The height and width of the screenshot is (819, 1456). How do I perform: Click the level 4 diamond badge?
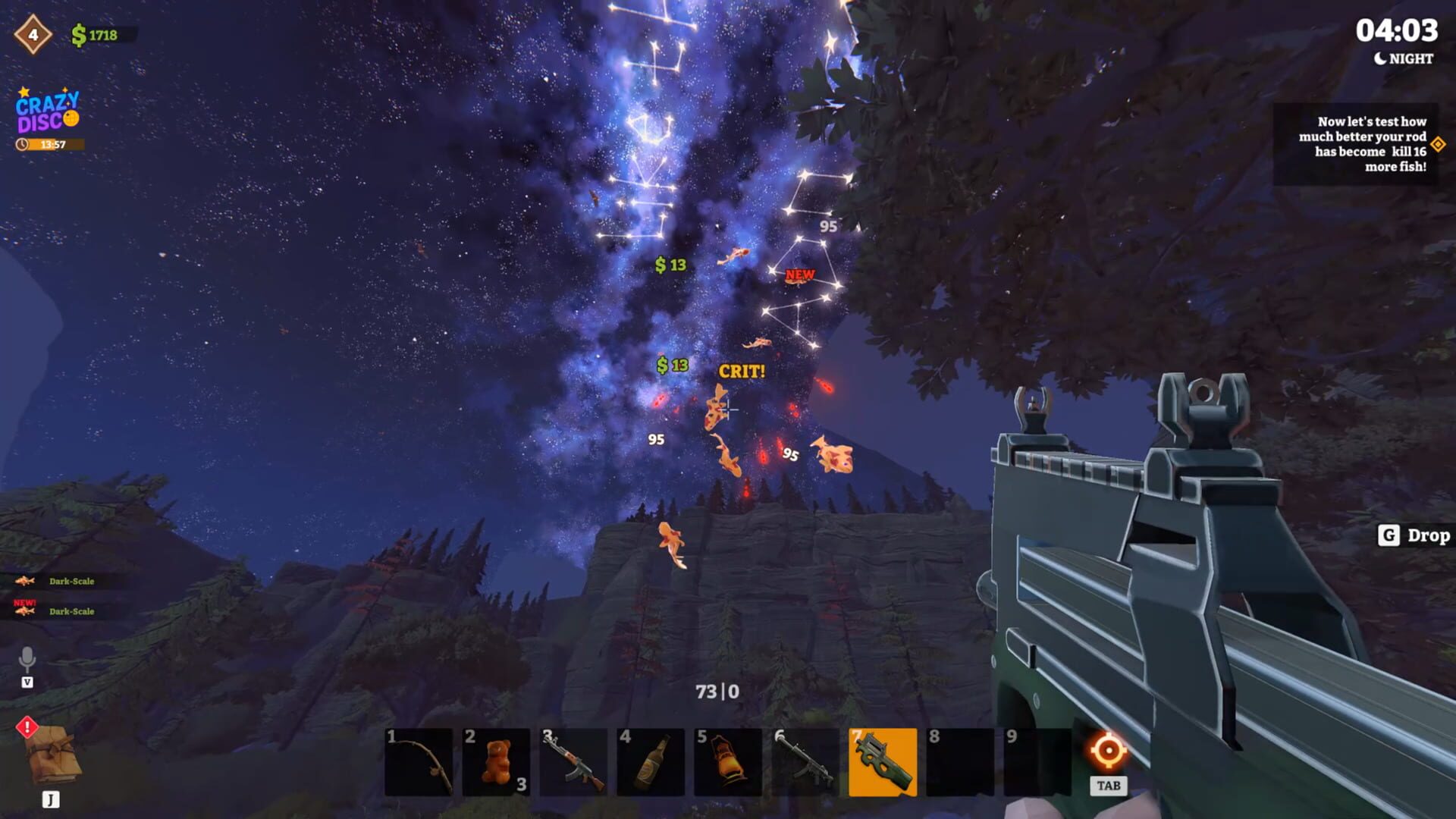pyautogui.click(x=32, y=34)
